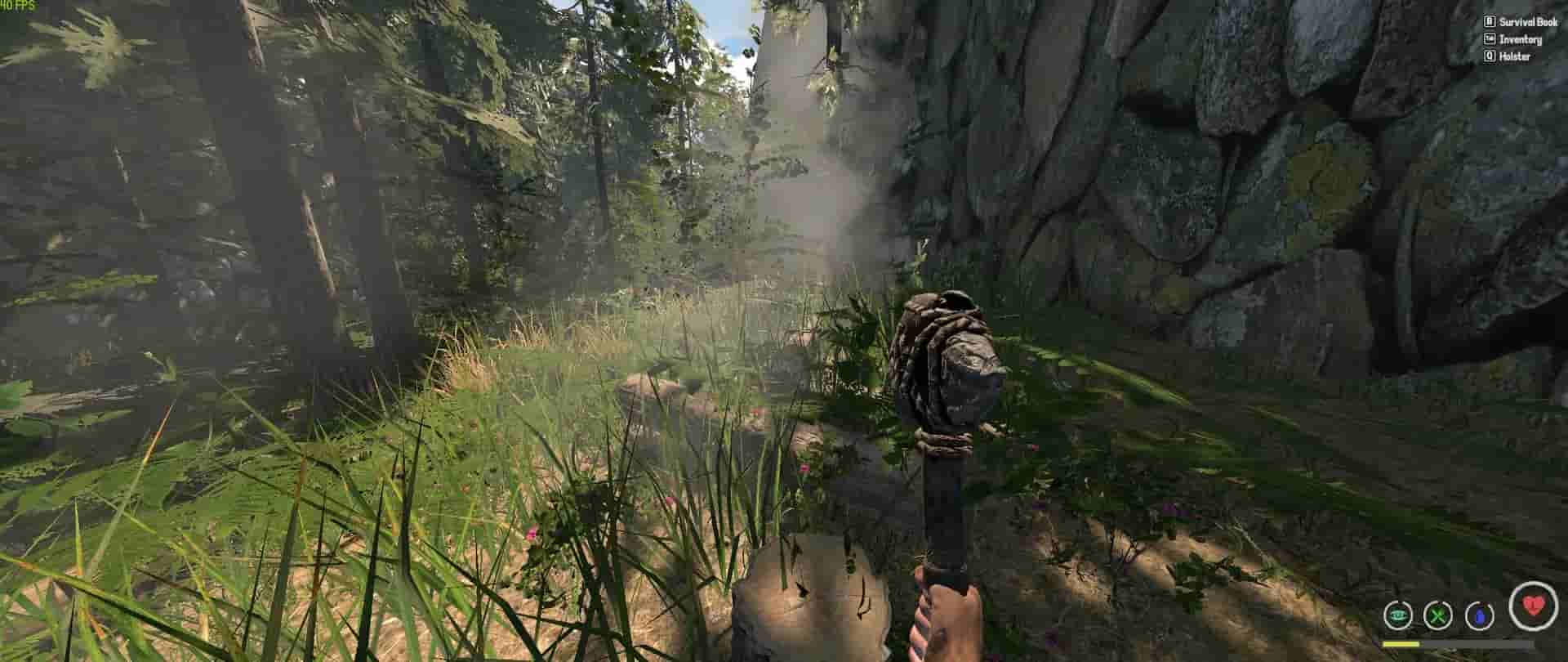
Task: Click the Holster hint text
Action: [x=1515, y=56]
